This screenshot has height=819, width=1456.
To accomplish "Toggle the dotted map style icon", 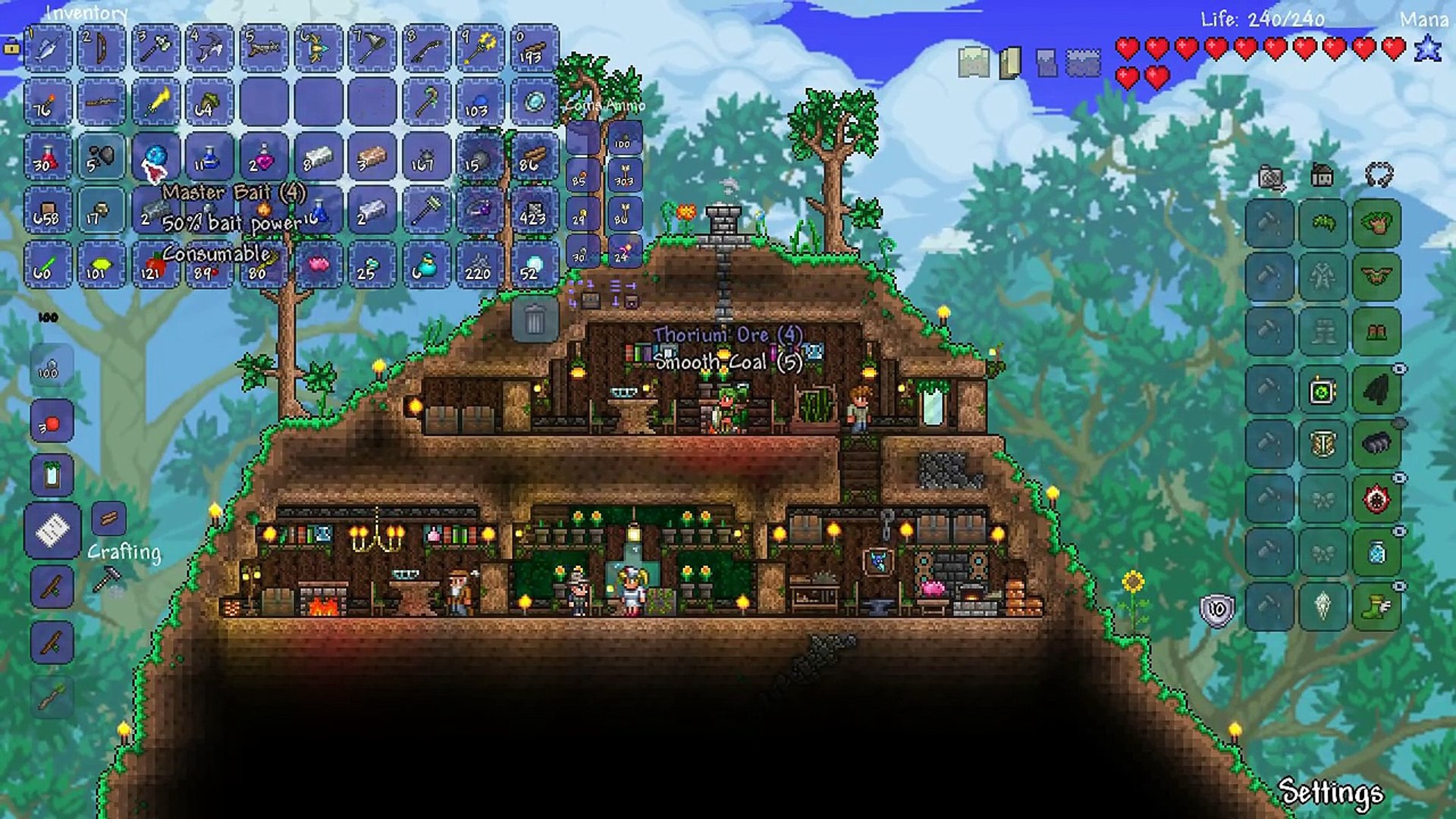I will pyautogui.click(x=1084, y=63).
